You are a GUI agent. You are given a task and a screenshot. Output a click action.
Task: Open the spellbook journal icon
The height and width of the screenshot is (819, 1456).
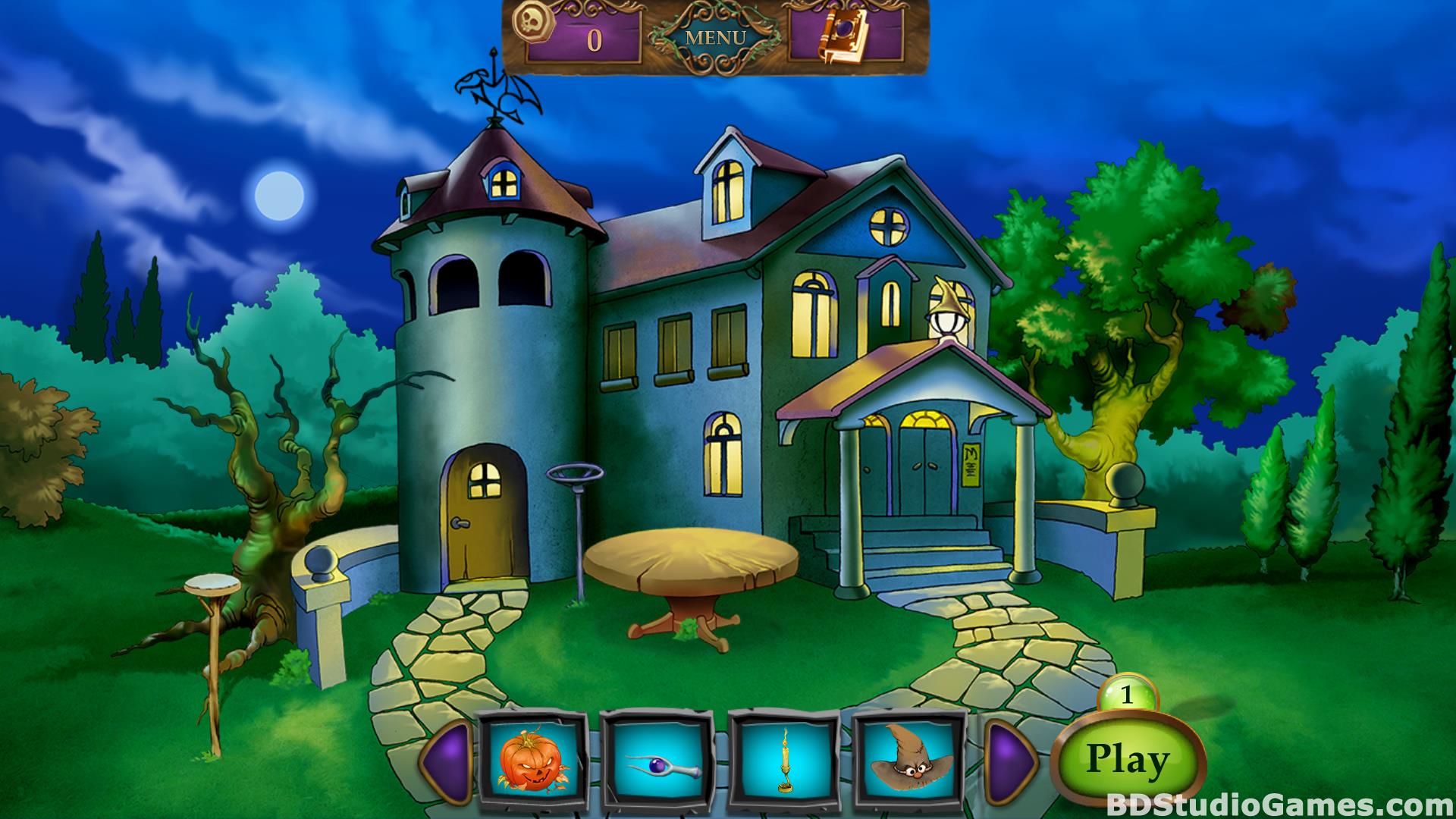(836, 39)
